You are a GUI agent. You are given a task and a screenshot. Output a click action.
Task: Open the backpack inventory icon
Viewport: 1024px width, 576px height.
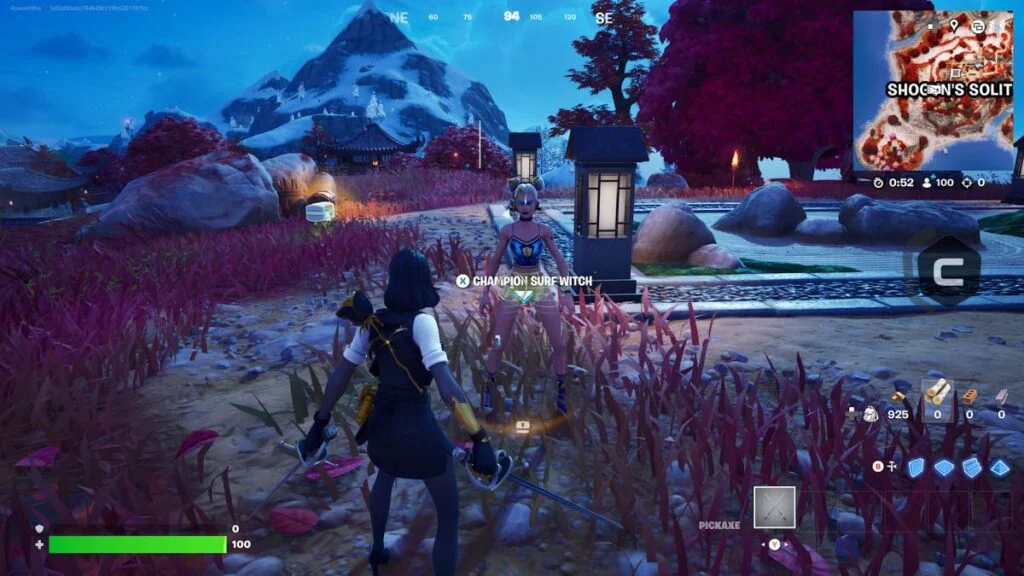pyautogui.click(x=870, y=413)
